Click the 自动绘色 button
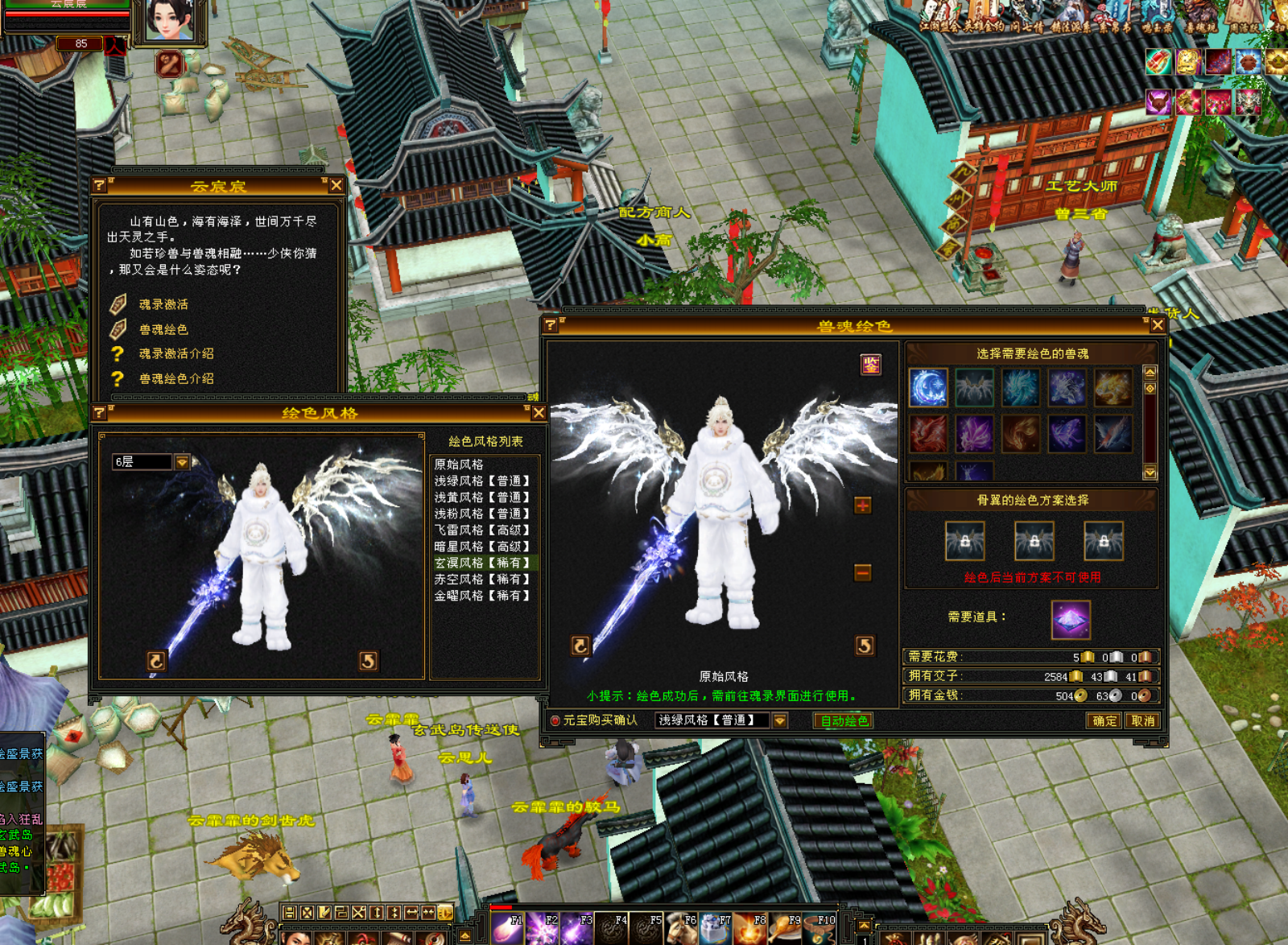Screen dimensions: 1288x945 pyautogui.click(x=844, y=720)
